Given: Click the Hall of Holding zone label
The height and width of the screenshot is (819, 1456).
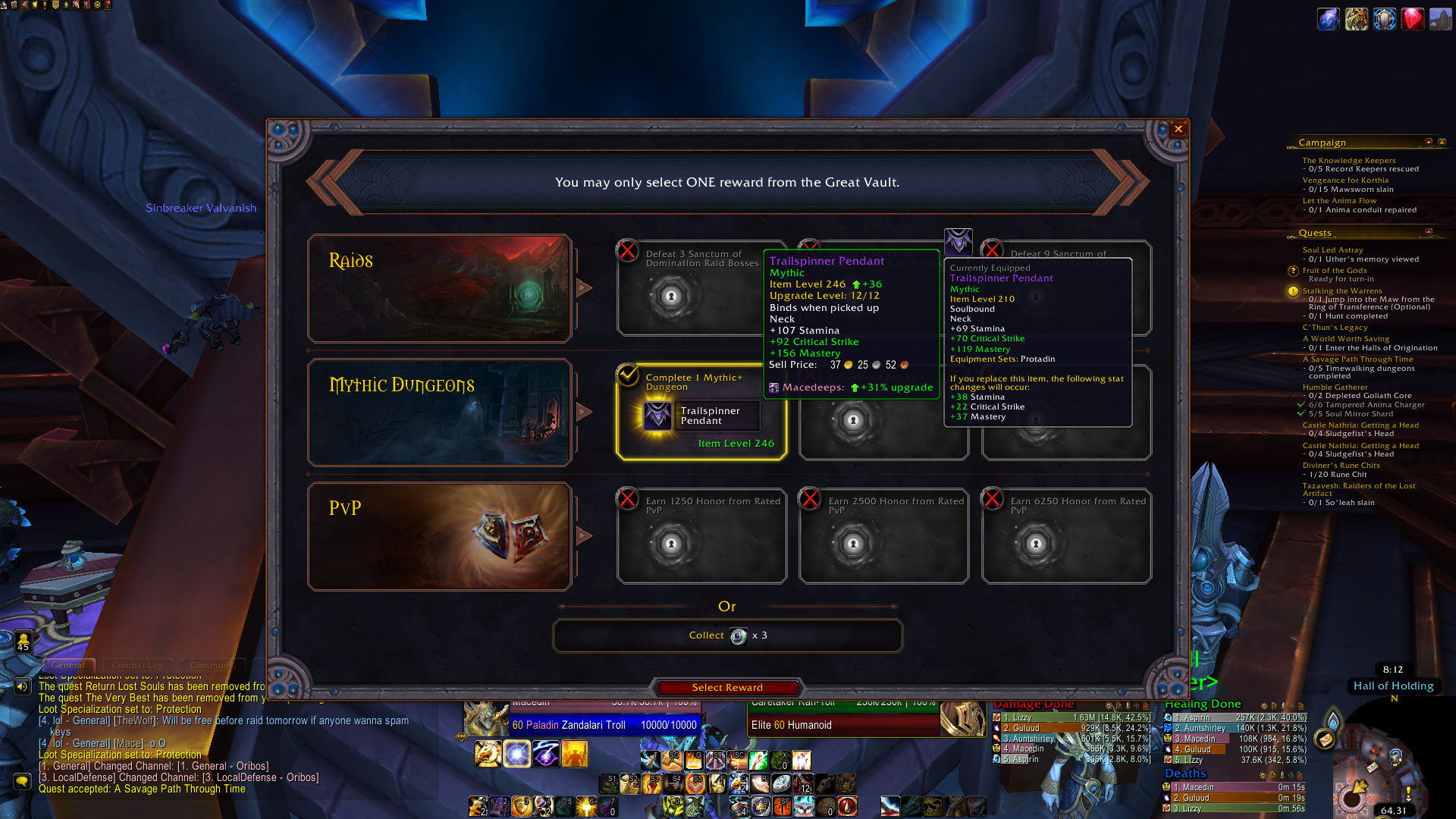Looking at the screenshot, I should coord(1393,686).
